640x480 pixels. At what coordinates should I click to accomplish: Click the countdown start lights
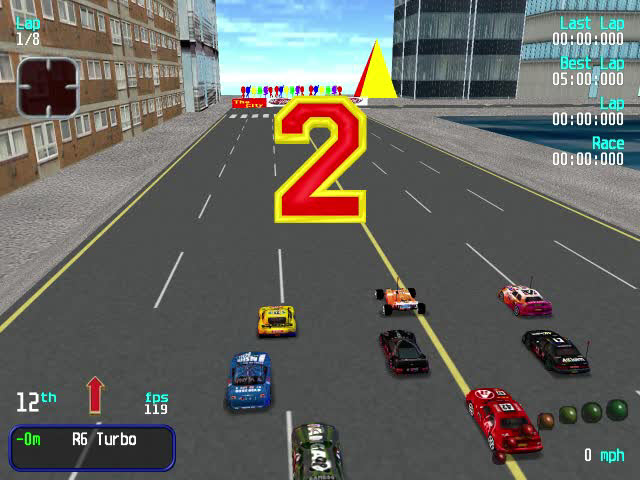coord(582,413)
